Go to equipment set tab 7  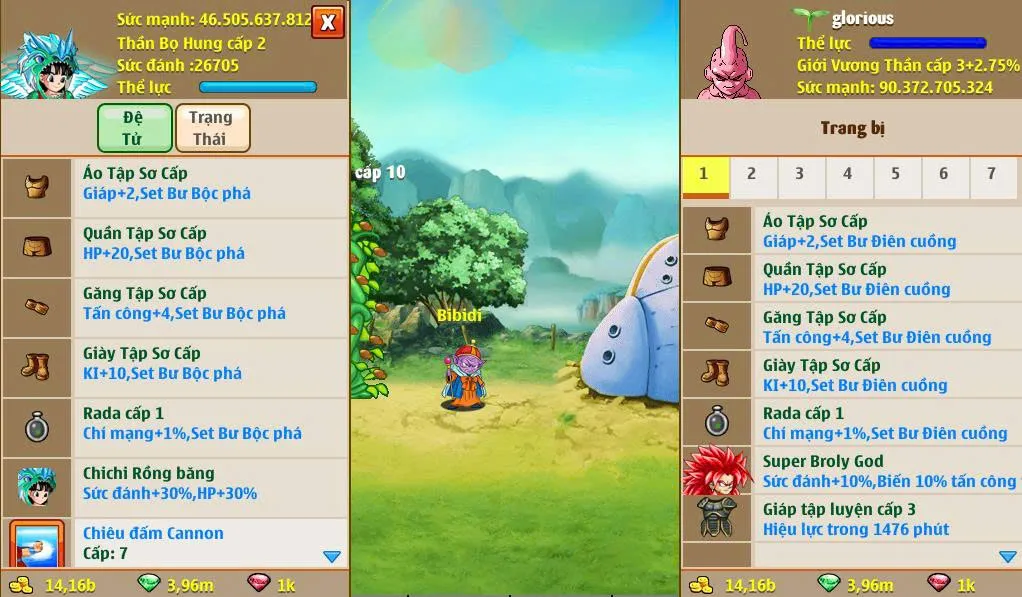991,175
